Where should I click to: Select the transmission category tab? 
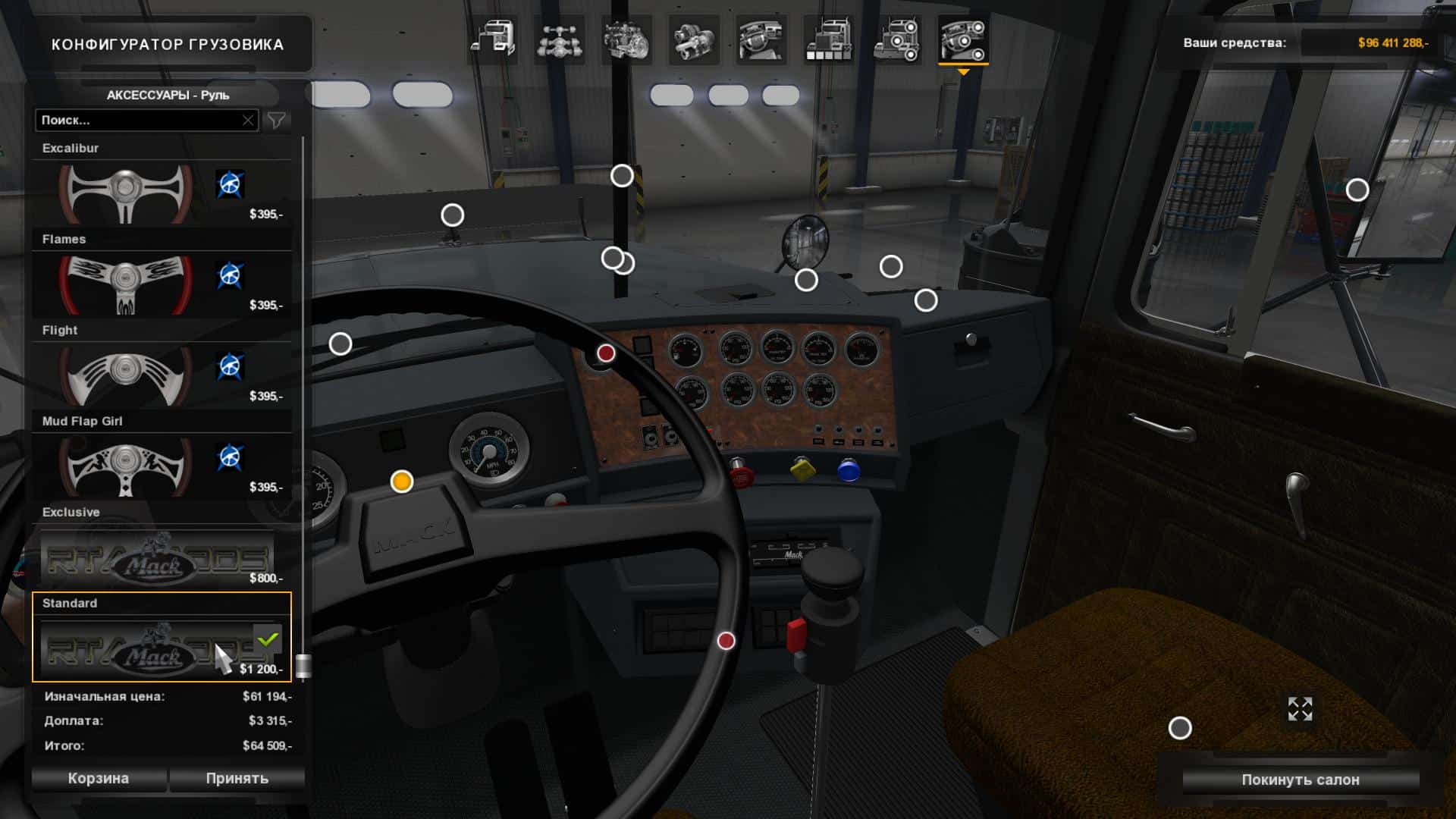(693, 40)
